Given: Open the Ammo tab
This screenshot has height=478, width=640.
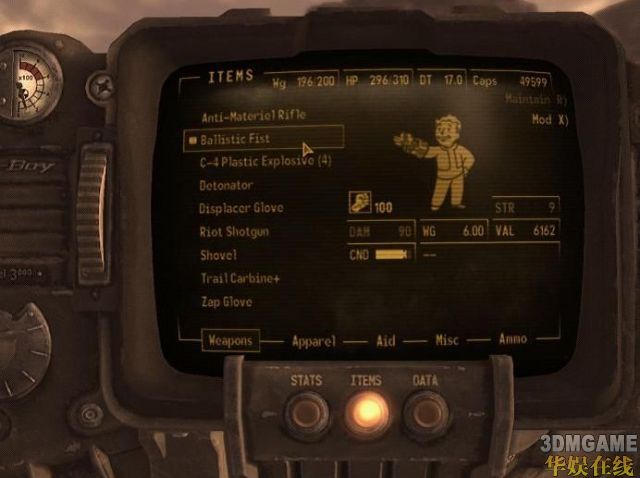Looking at the screenshot, I should coord(513,340).
